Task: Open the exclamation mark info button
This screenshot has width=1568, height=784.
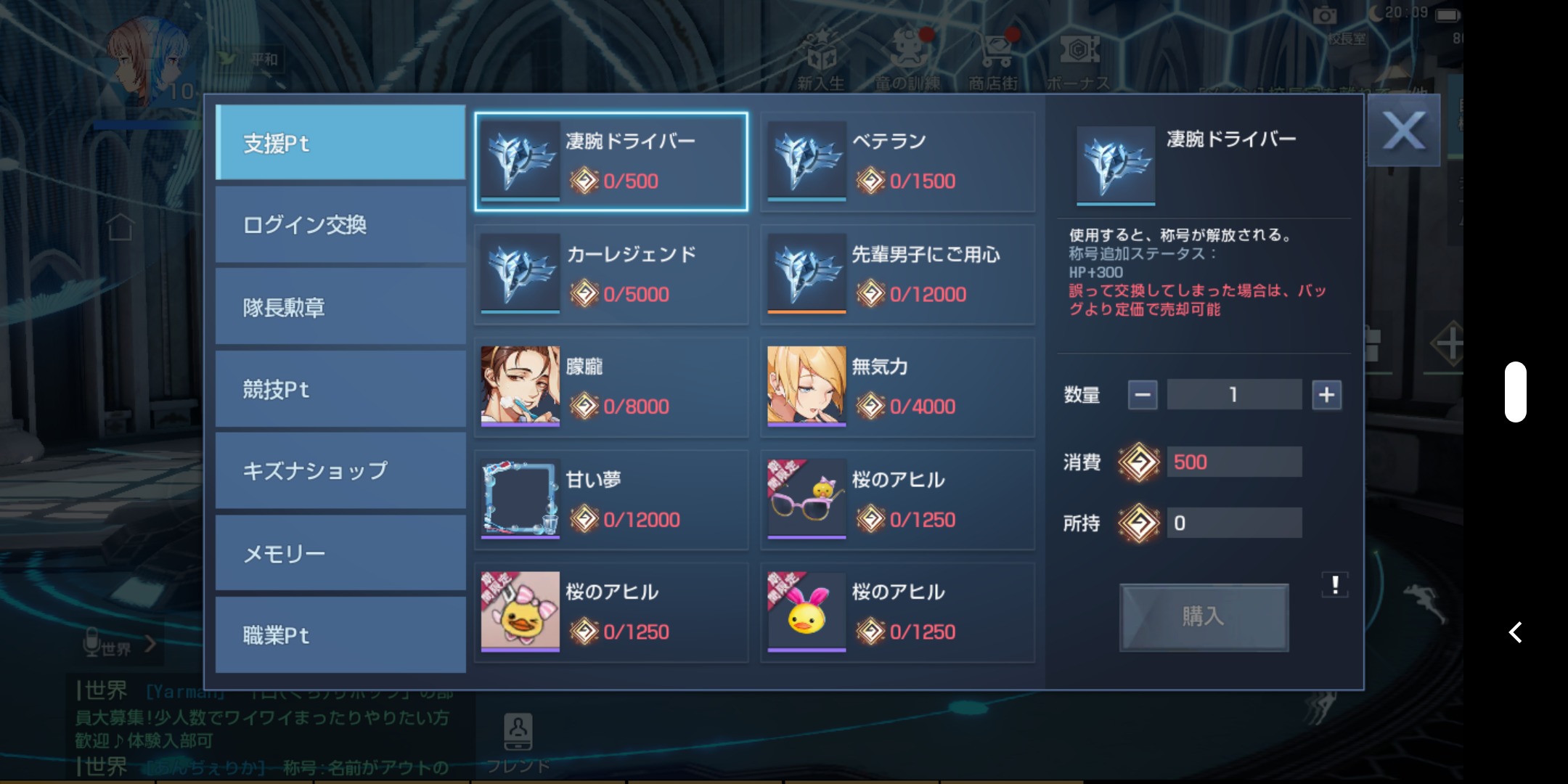Action: click(1334, 584)
